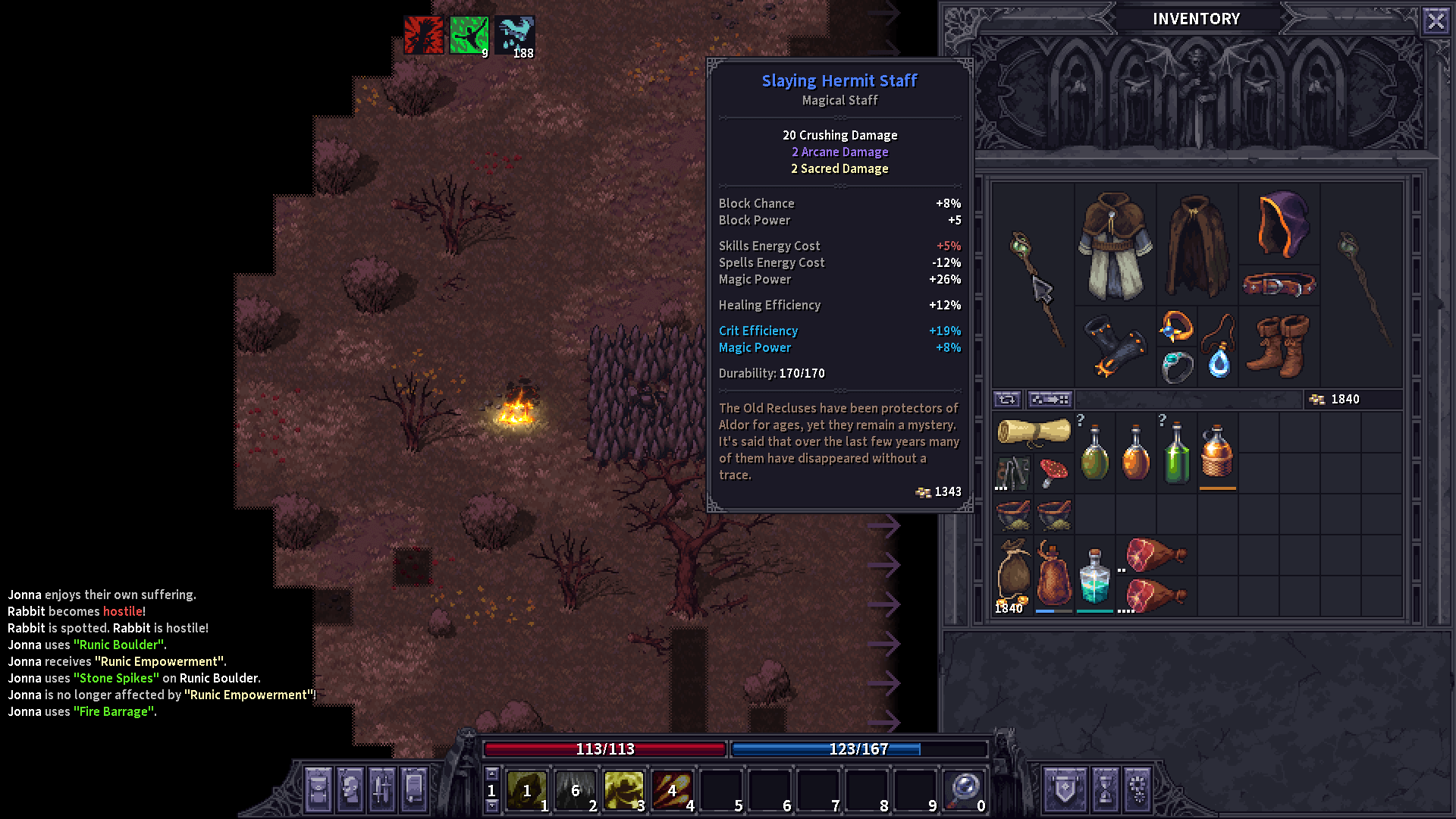Close the inventory panel
This screenshot has height=819, width=1456.
click(1436, 20)
